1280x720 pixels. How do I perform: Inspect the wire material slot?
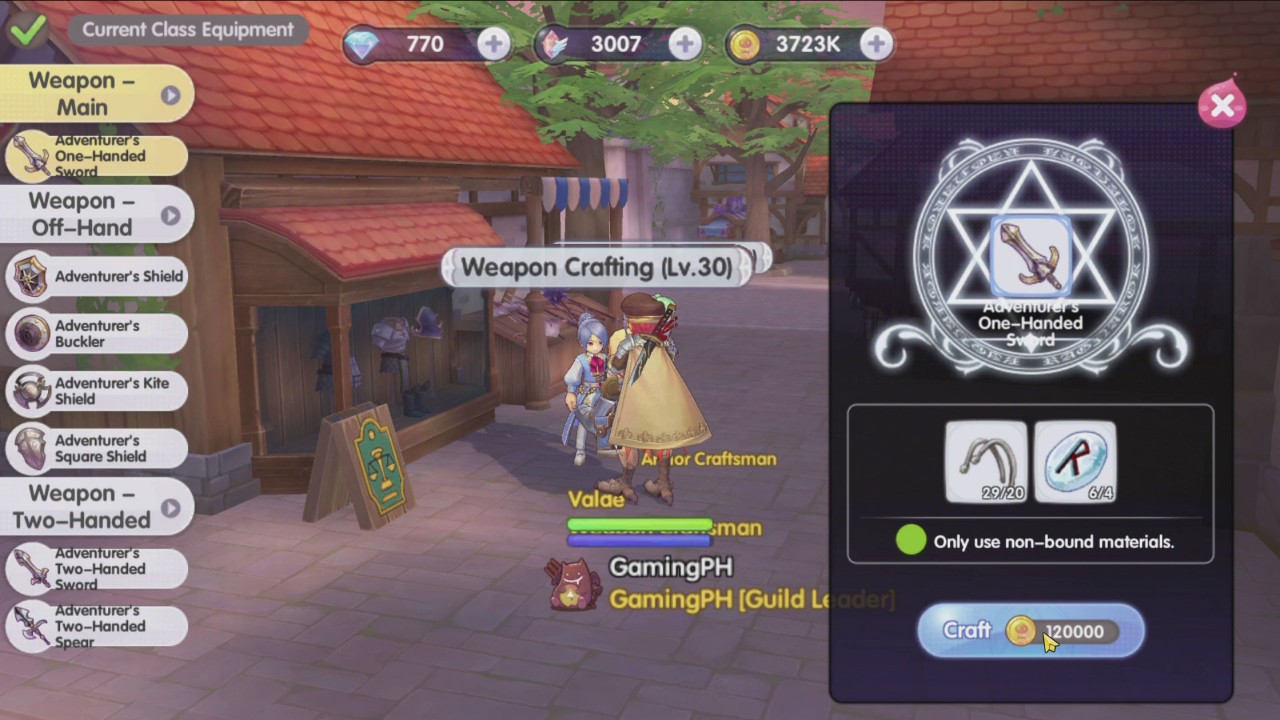click(986, 461)
